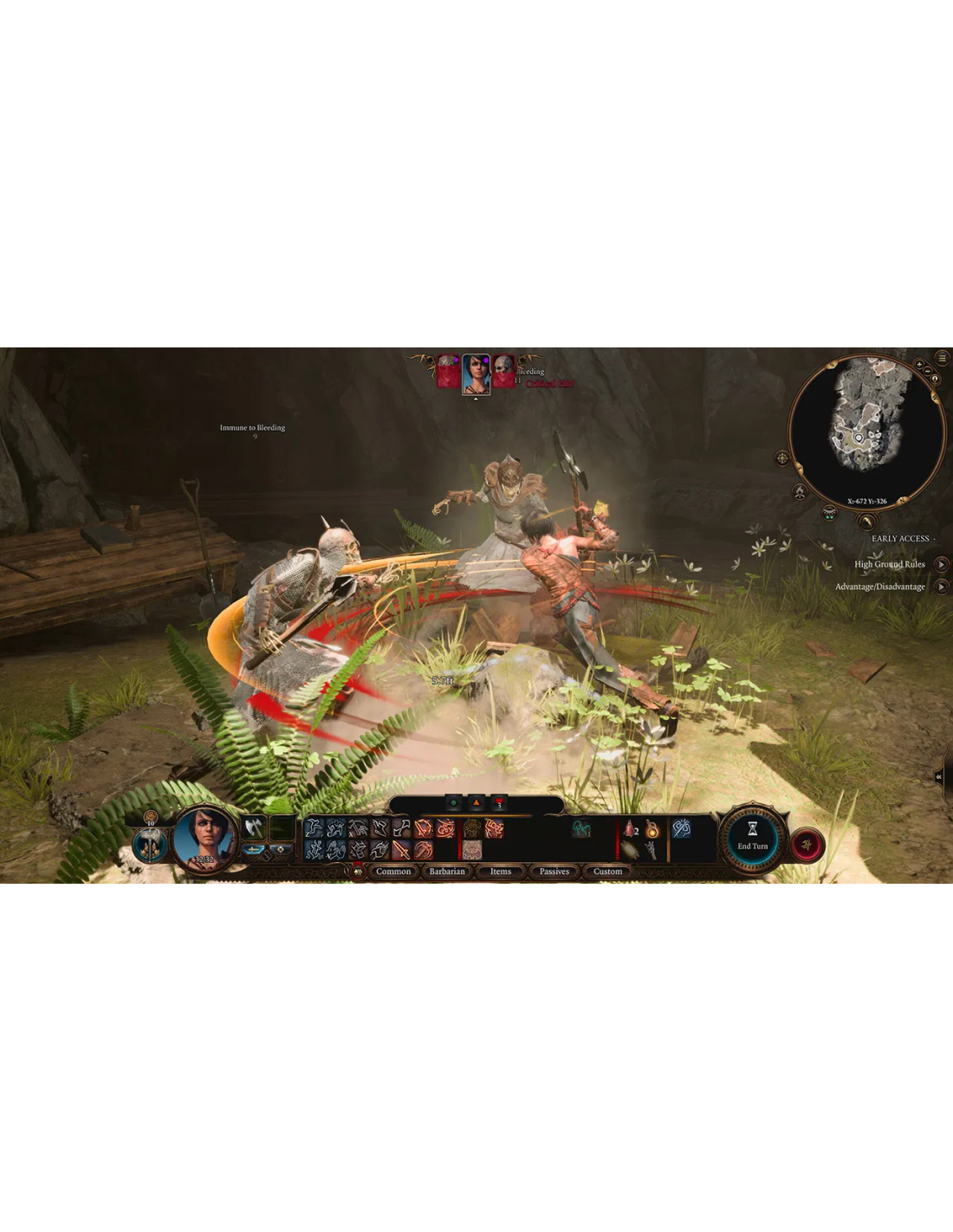This screenshot has width=953, height=1232.
Task: Click the character portrait on the hotbar
Action: pos(204,838)
